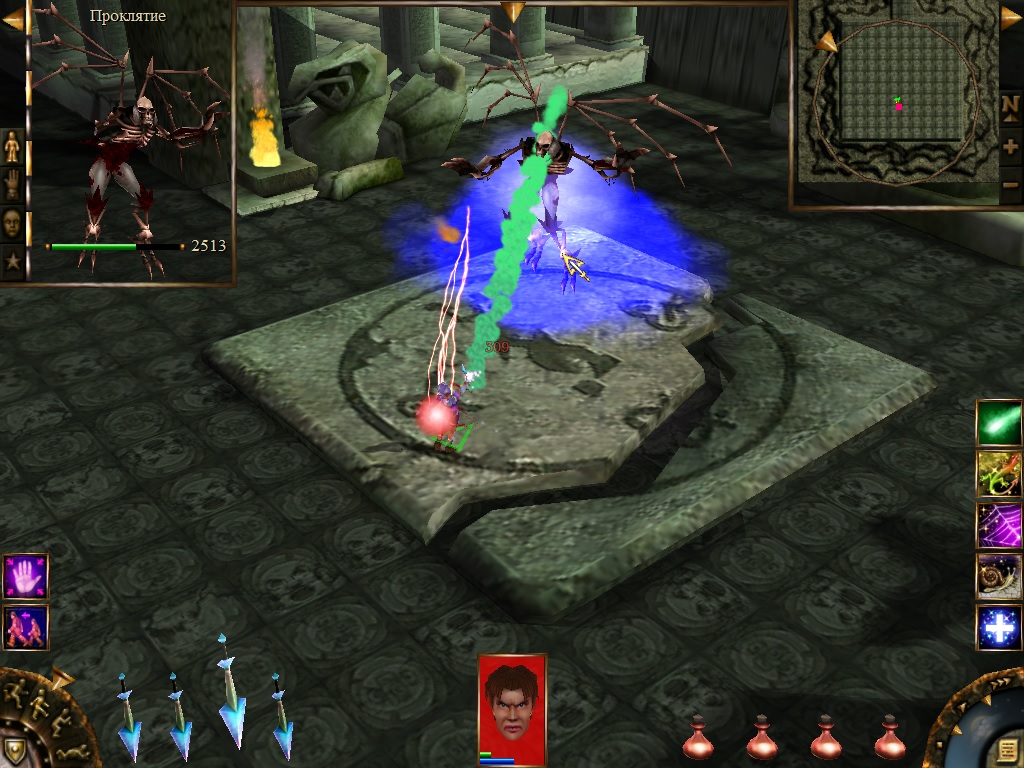Select the hero portrait with red background
This screenshot has width=1024, height=768.
pyautogui.click(x=512, y=700)
